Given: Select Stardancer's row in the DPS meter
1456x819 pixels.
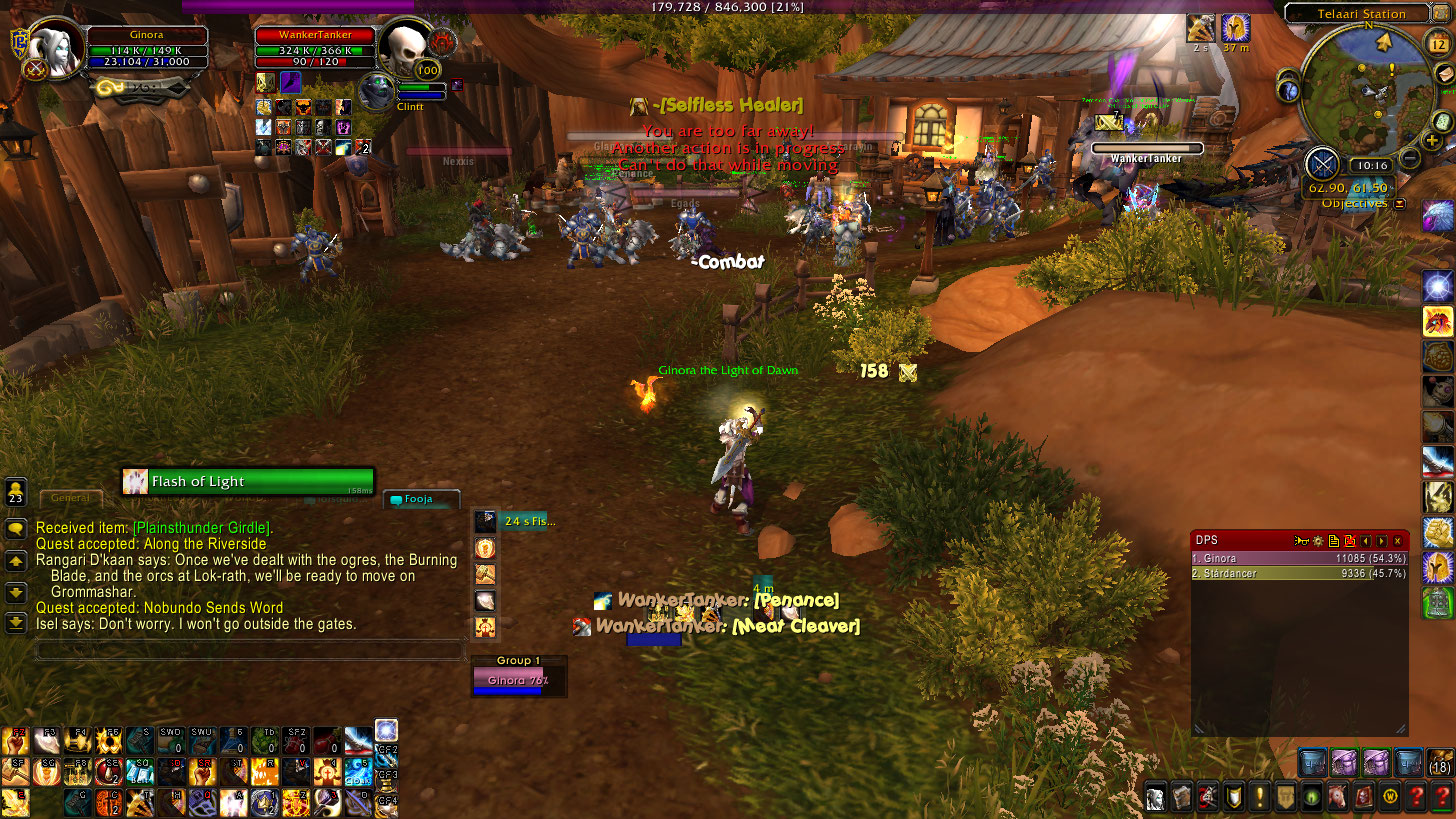Looking at the screenshot, I should (1299, 574).
